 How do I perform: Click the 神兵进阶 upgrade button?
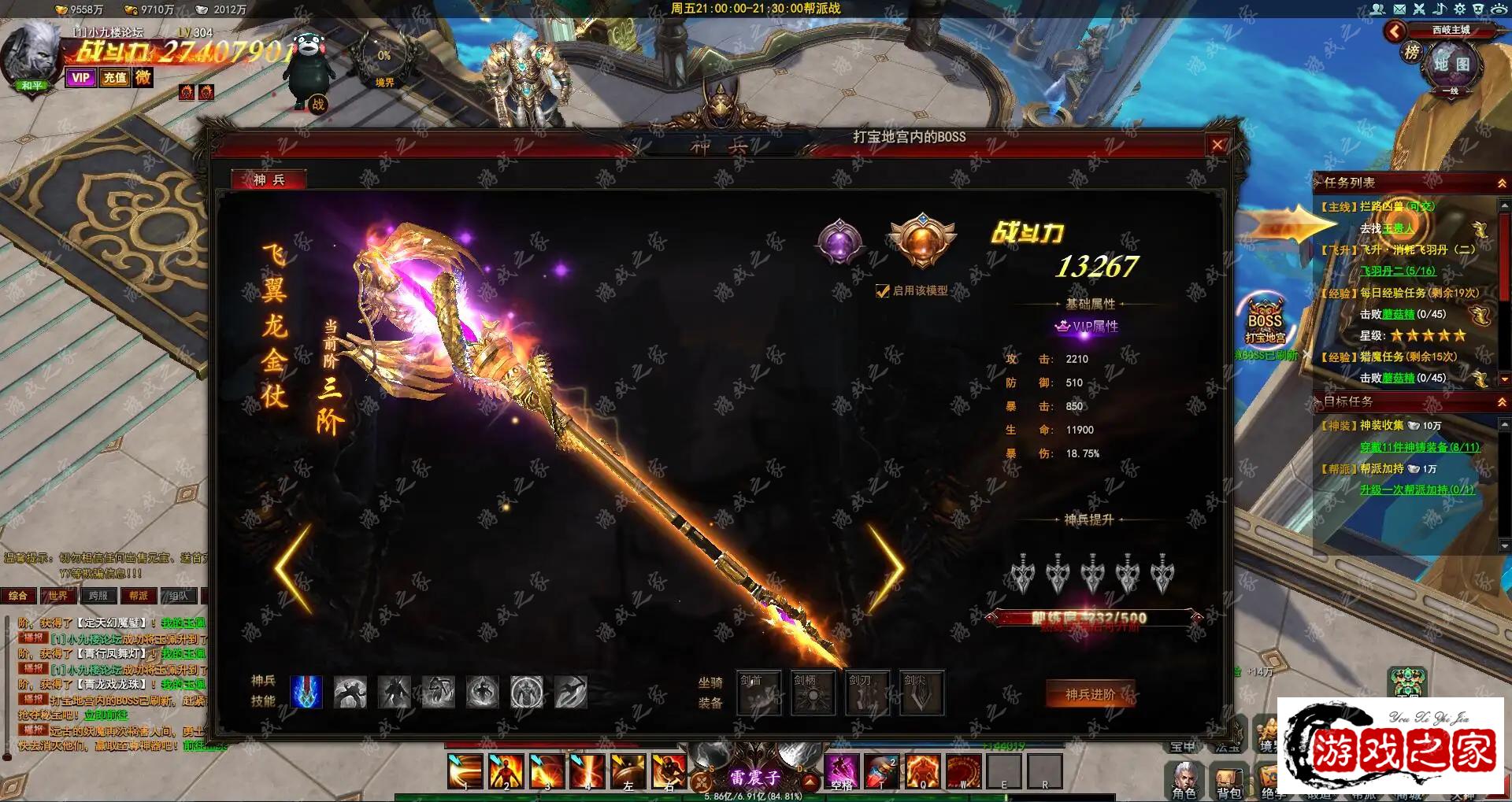click(1090, 694)
